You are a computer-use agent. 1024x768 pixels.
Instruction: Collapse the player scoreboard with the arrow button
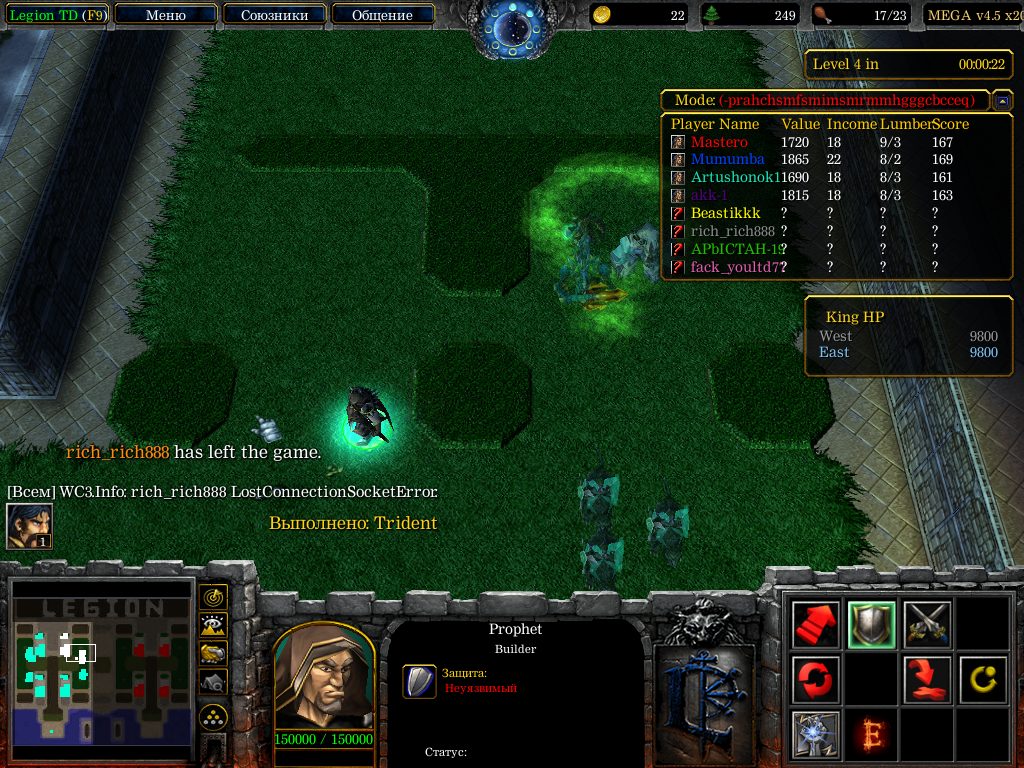point(1001,100)
